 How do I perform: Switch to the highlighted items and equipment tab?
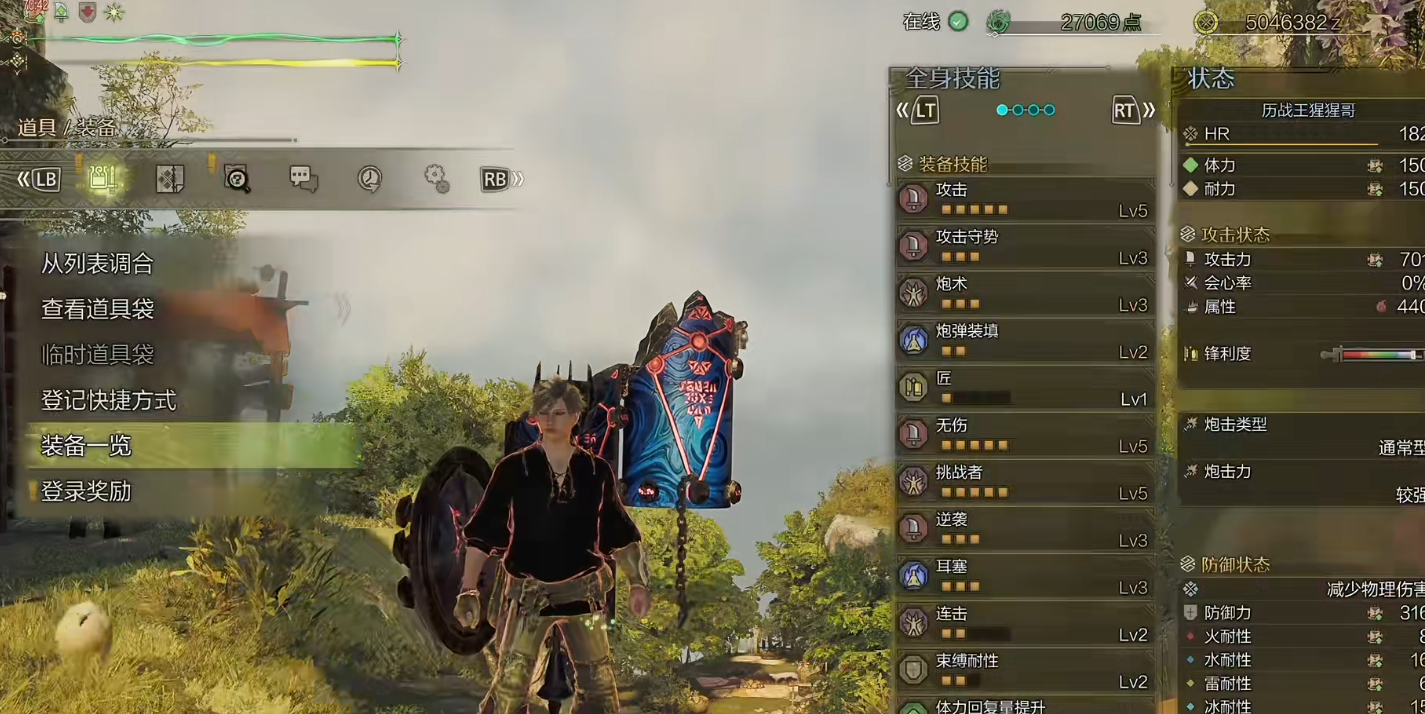click(x=103, y=179)
